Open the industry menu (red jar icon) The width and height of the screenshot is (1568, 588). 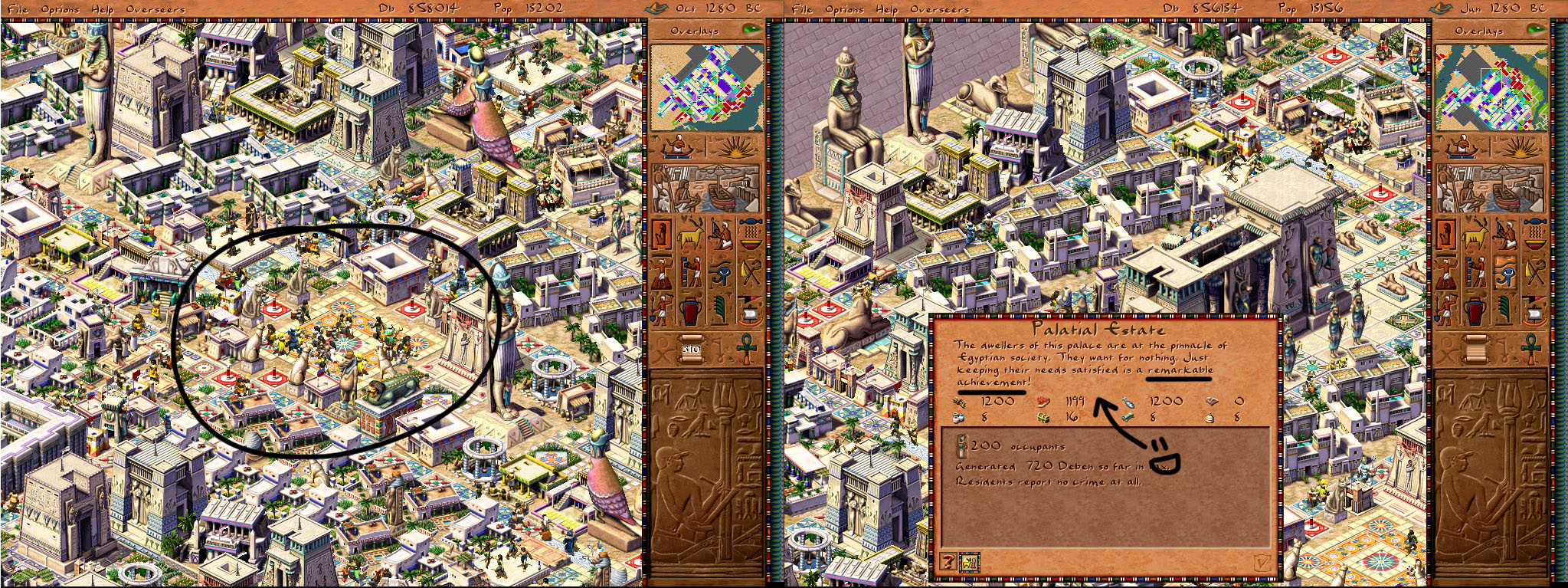[690, 310]
